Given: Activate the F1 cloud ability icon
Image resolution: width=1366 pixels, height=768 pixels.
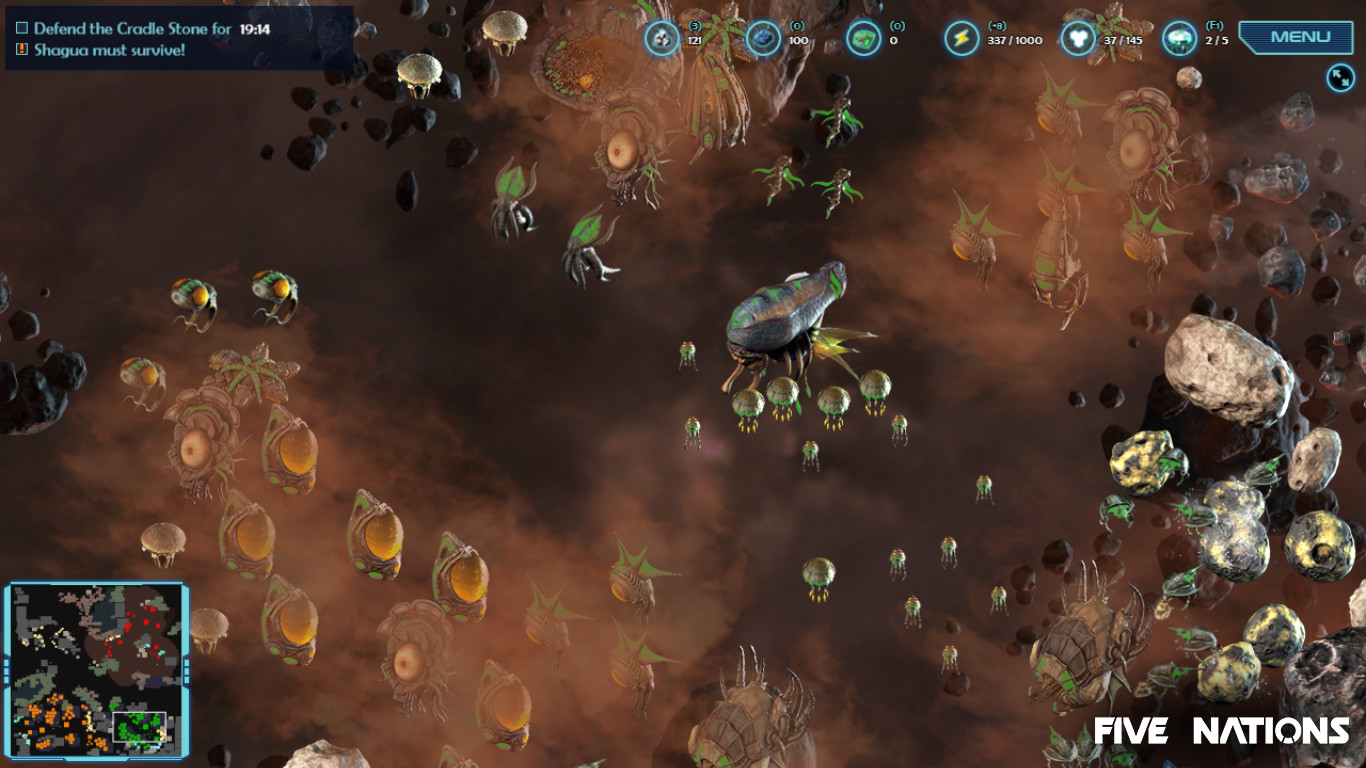Looking at the screenshot, I should (x=1182, y=38).
